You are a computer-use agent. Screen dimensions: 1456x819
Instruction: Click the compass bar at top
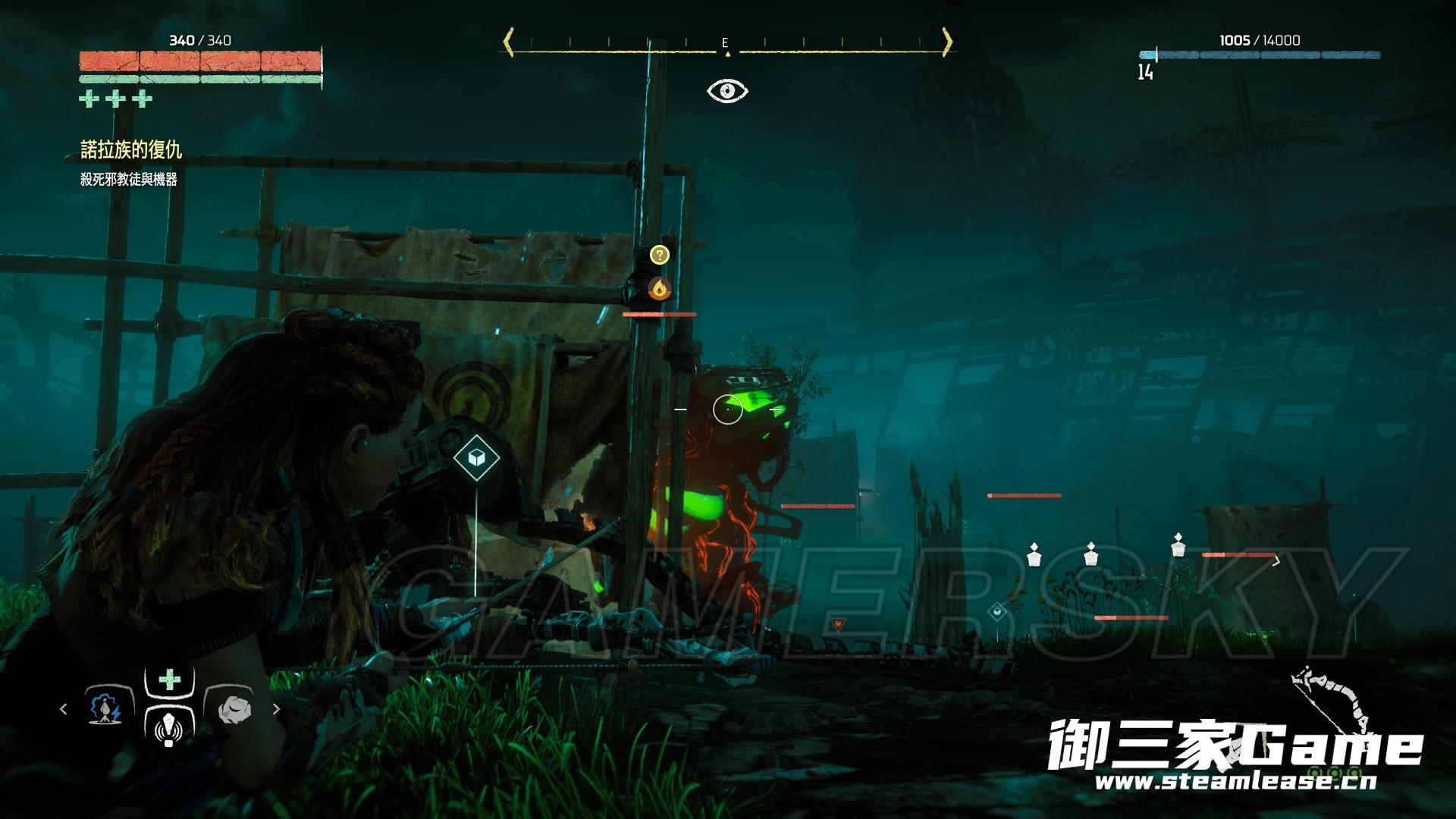click(726, 43)
